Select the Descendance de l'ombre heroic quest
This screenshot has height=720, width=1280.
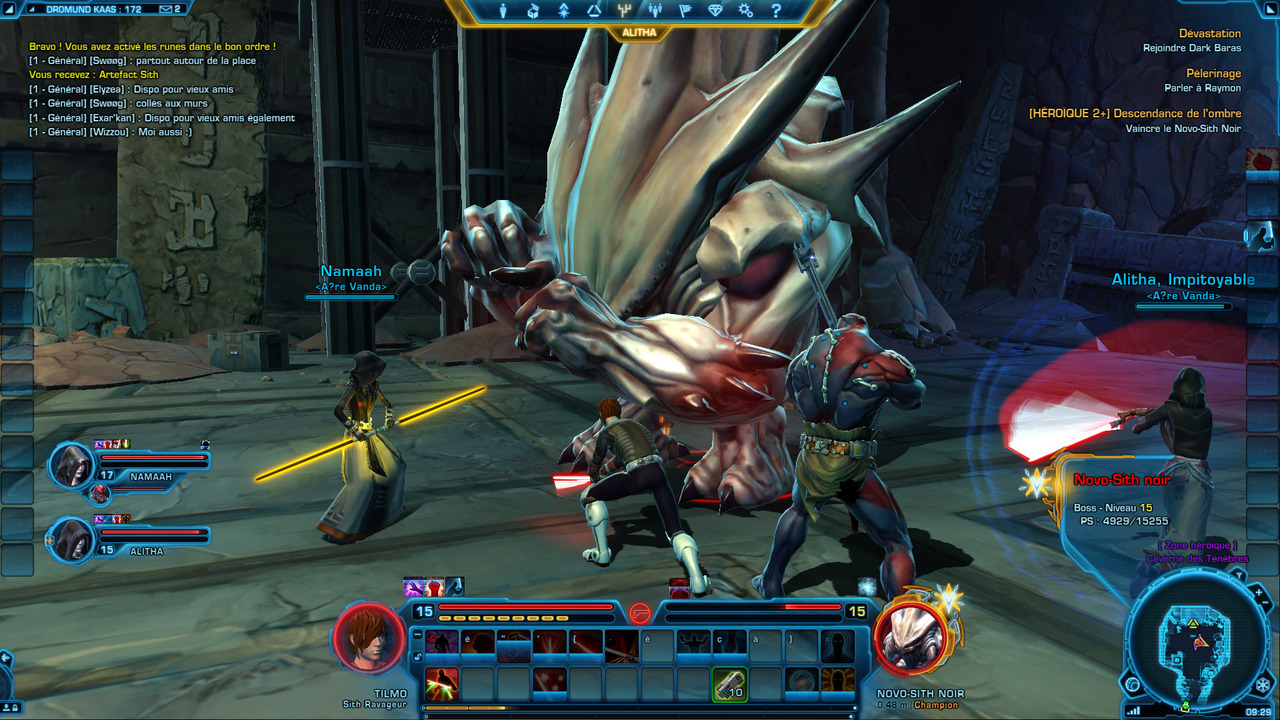tap(1134, 114)
